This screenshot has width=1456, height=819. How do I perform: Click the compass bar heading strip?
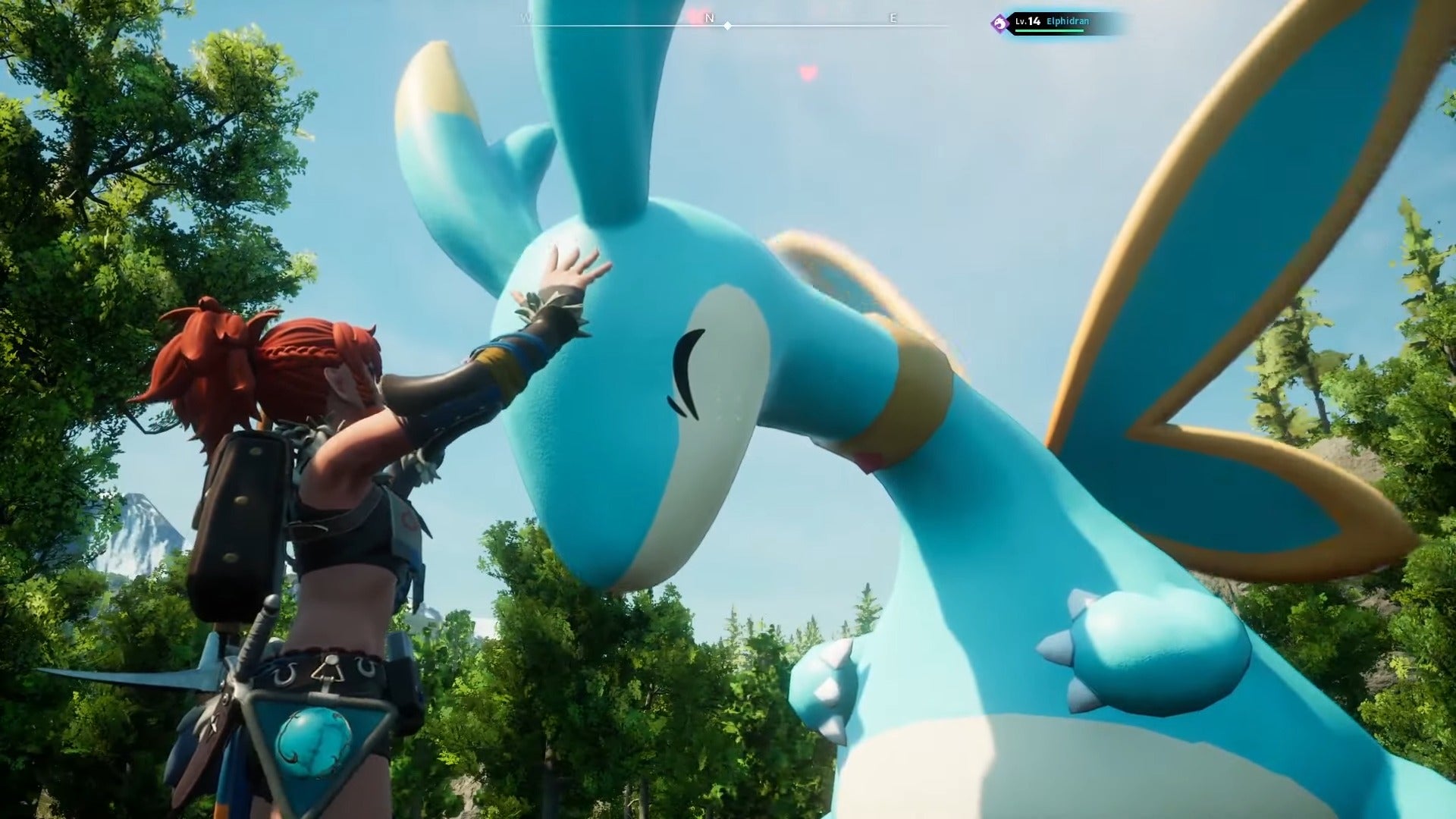(x=726, y=24)
